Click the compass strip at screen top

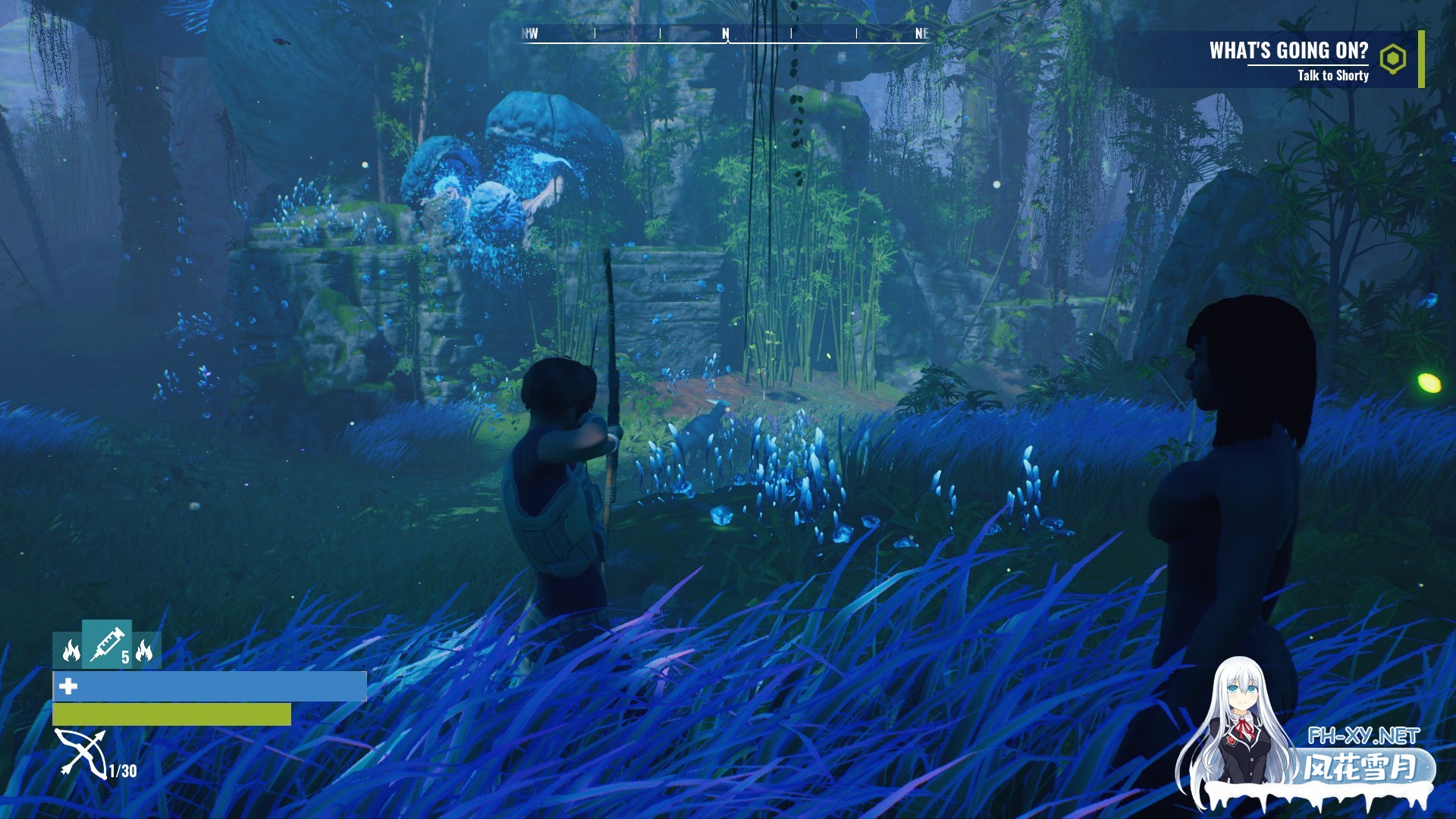pos(725,33)
